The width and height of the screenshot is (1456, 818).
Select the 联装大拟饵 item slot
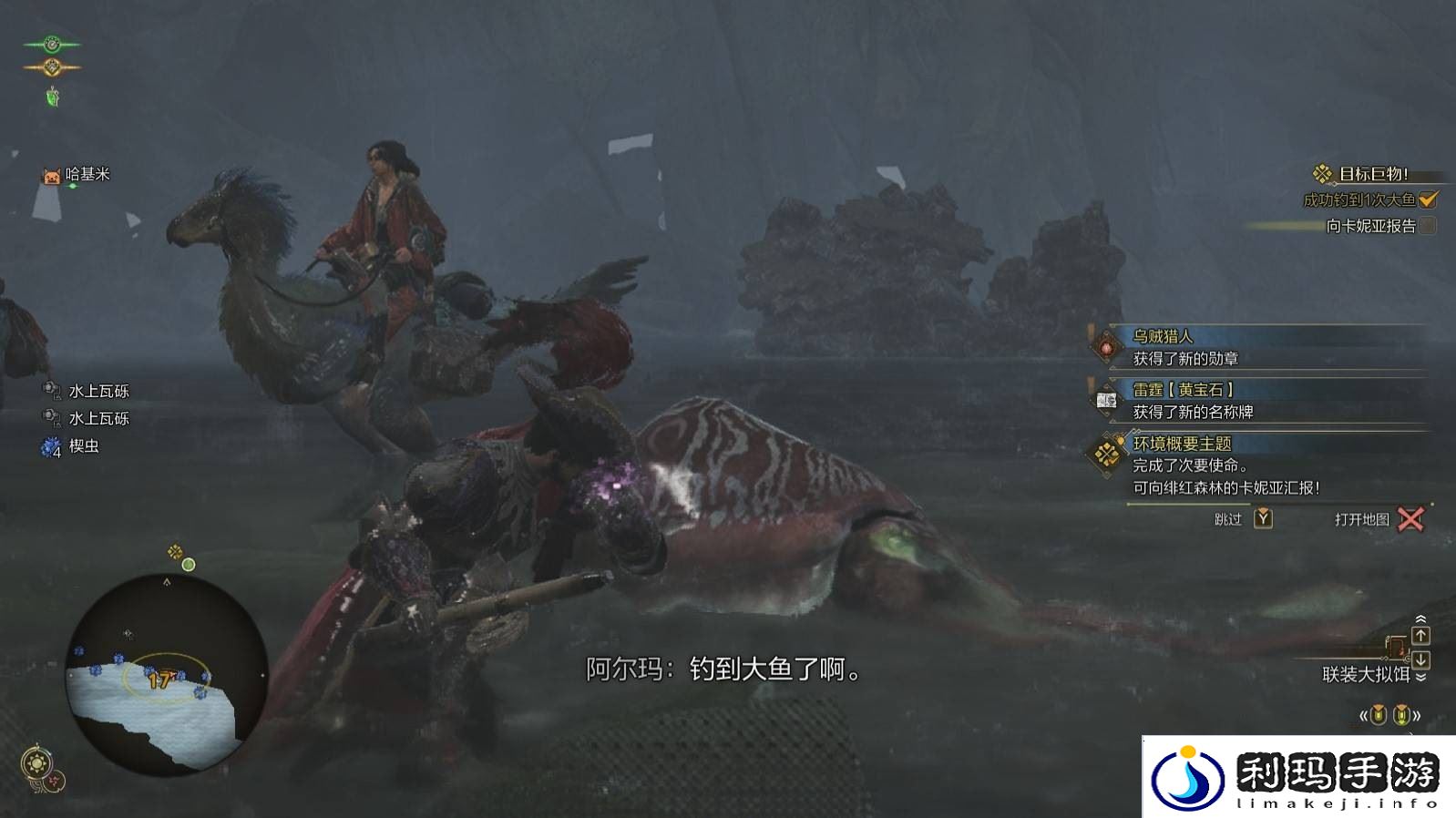click(1366, 674)
